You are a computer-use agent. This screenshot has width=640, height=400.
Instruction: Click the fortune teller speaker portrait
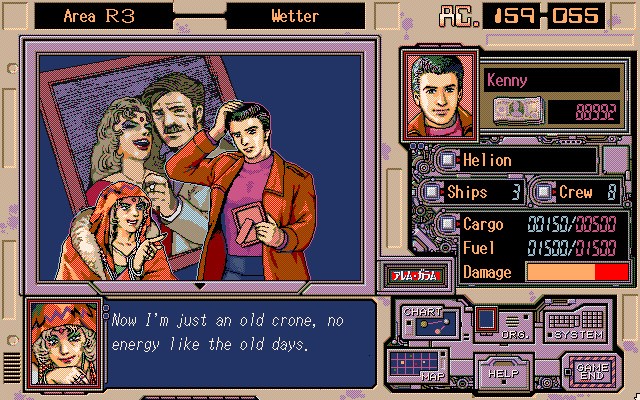point(57,341)
